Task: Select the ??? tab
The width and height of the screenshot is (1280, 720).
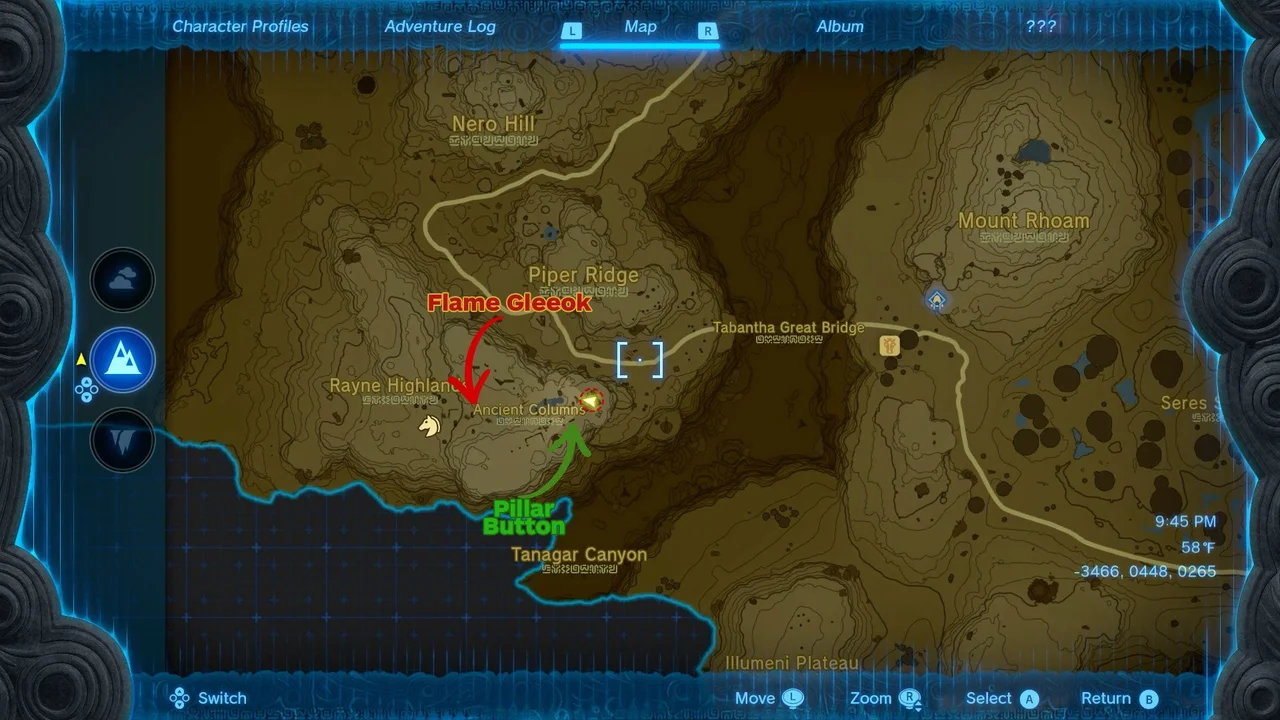Action: (x=1042, y=26)
